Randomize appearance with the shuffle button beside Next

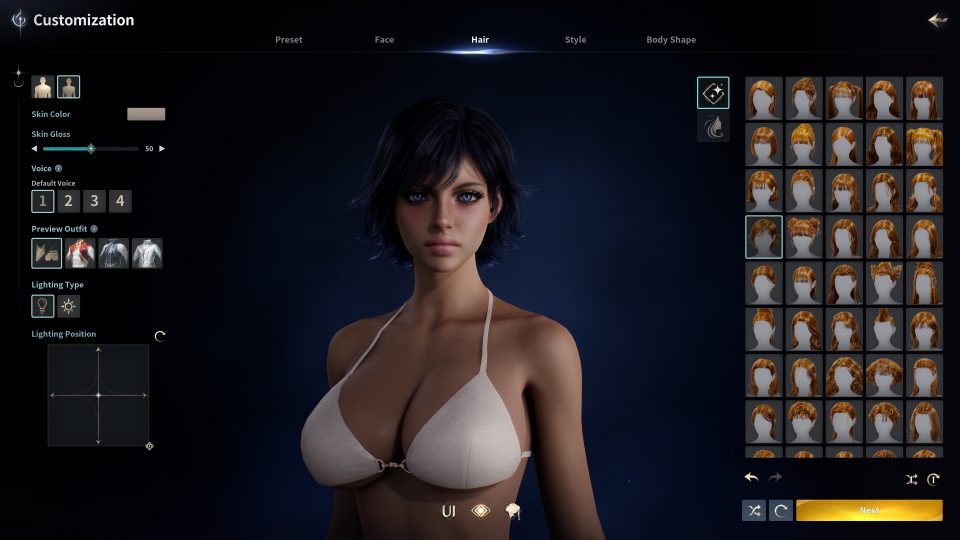754,510
